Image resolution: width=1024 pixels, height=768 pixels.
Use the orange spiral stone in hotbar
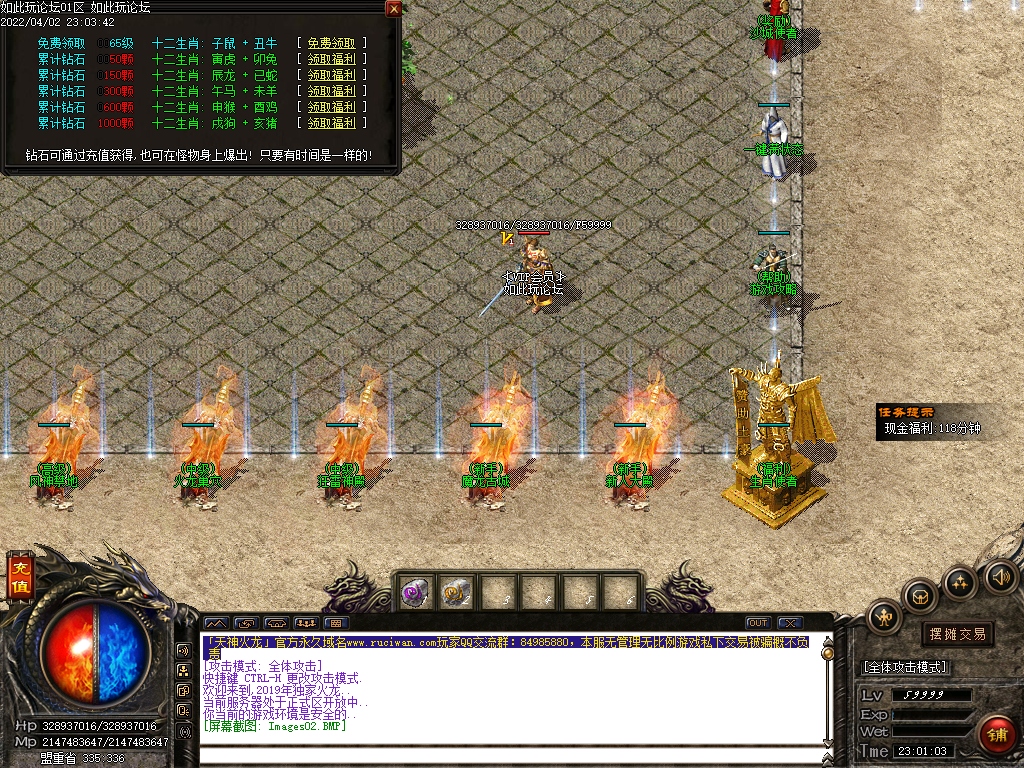(x=457, y=592)
